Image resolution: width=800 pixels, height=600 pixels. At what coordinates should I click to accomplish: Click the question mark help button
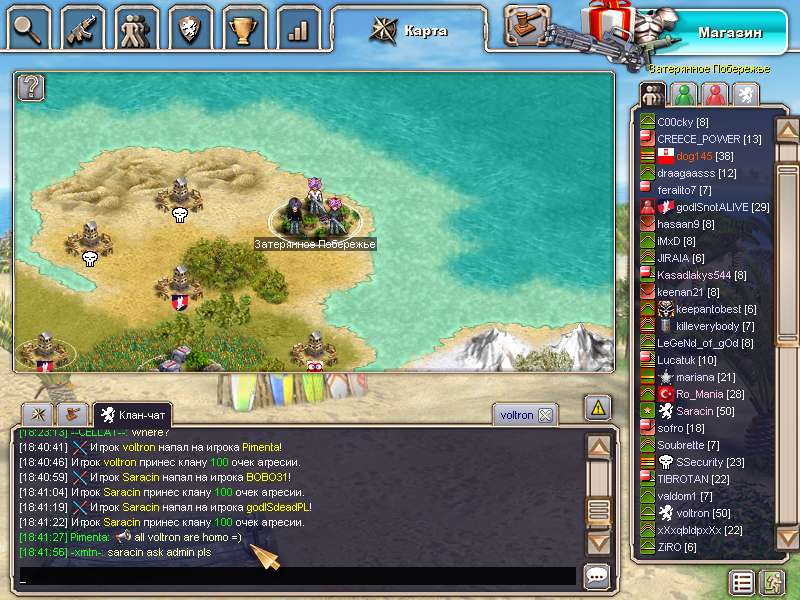[x=31, y=87]
